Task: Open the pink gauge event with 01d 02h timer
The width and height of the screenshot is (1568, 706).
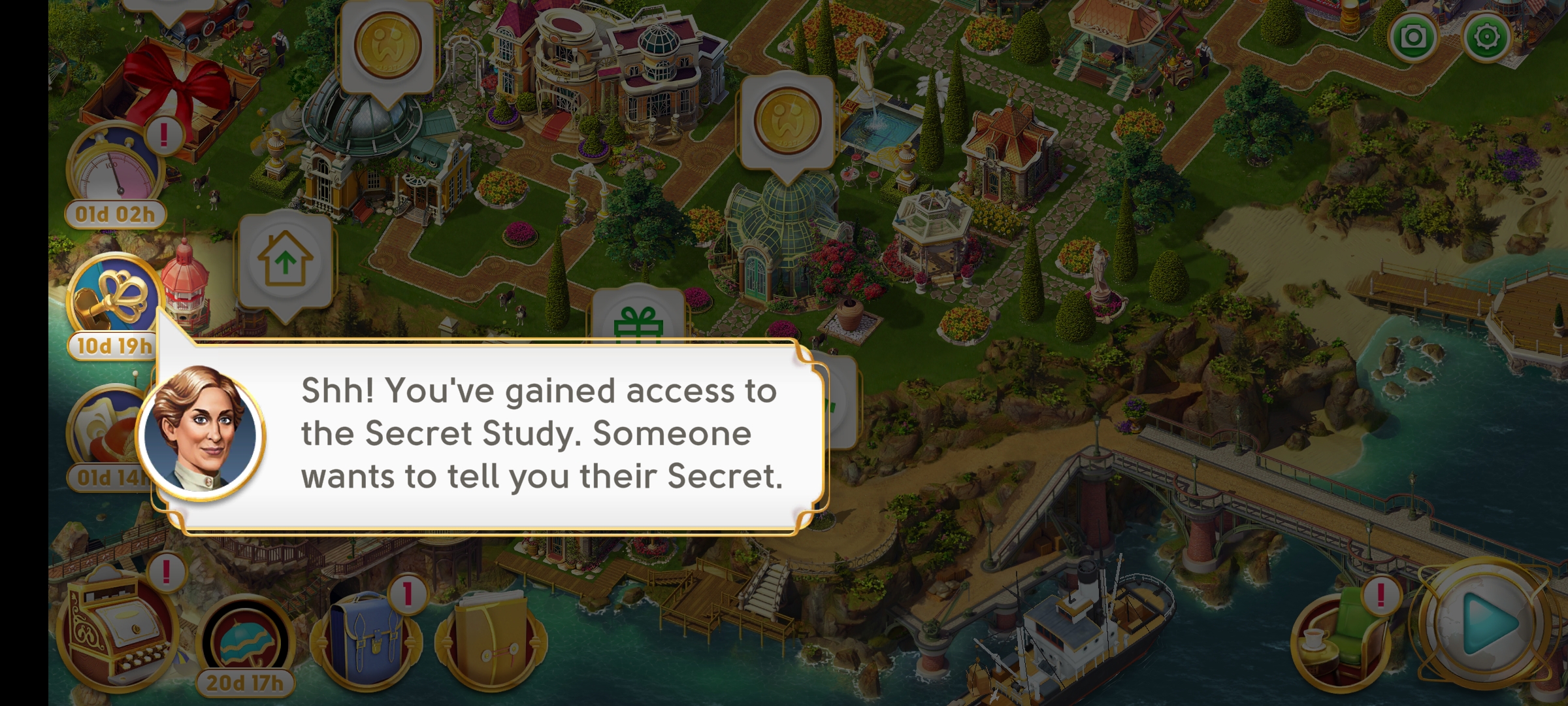Action: click(114, 167)
